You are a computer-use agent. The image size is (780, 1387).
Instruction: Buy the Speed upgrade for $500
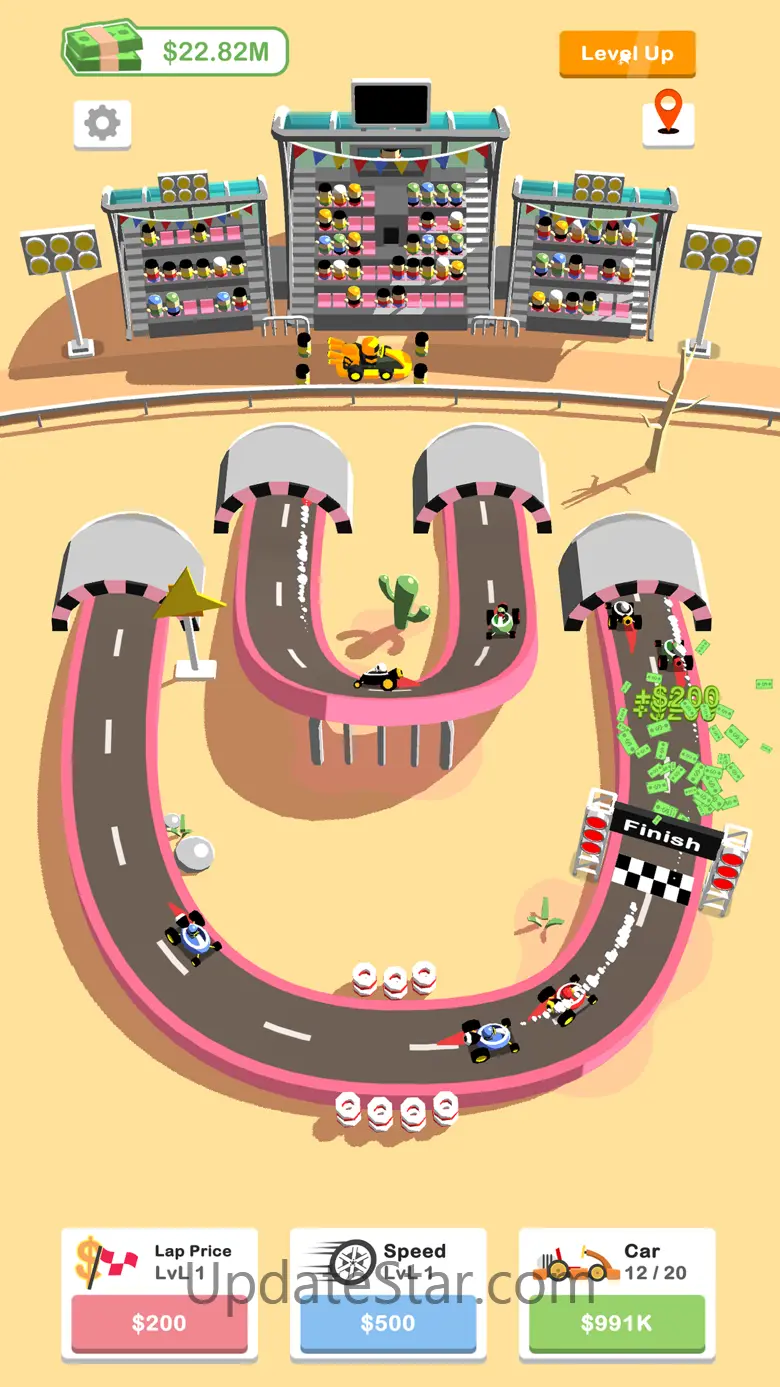(388, 1322)
